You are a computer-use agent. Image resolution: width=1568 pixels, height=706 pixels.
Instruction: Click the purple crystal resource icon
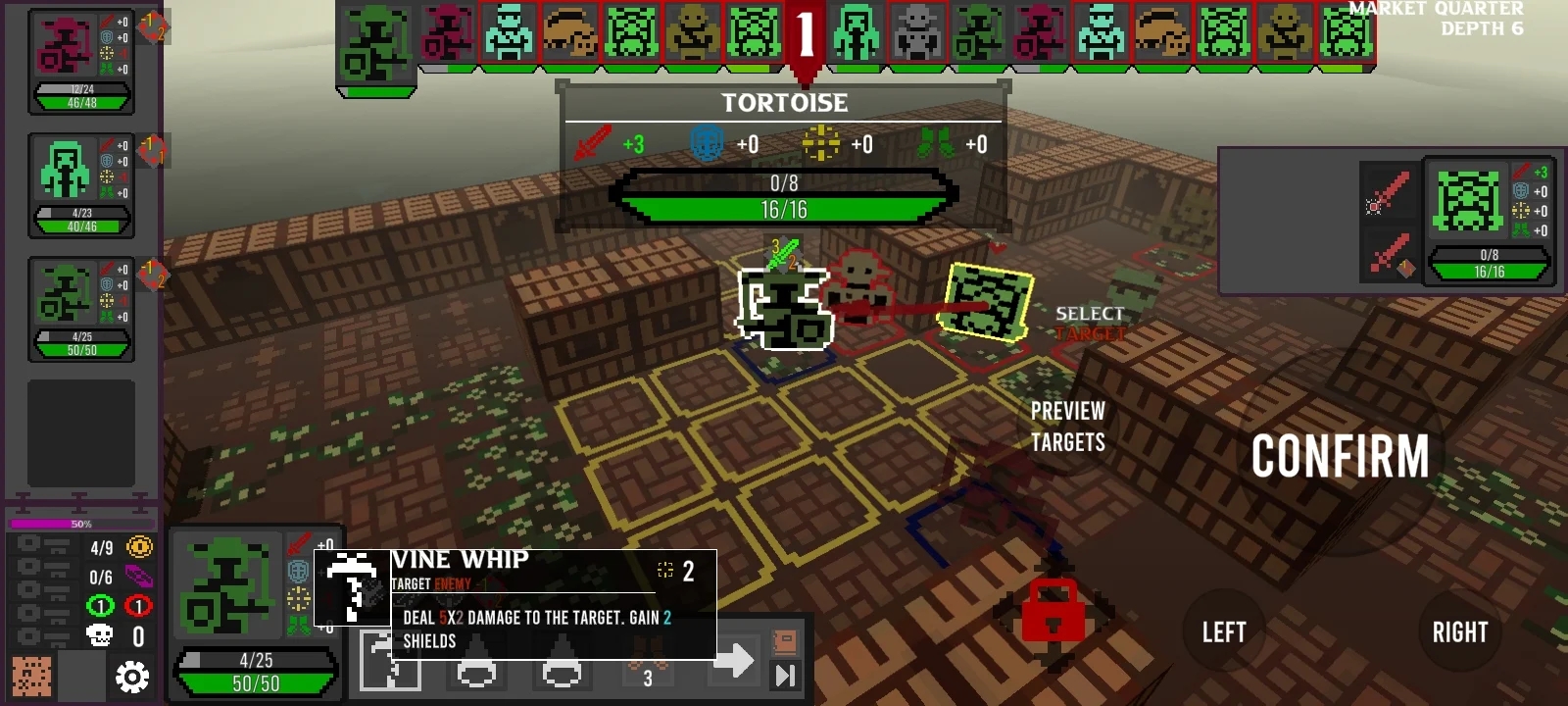tap(139, 577)
